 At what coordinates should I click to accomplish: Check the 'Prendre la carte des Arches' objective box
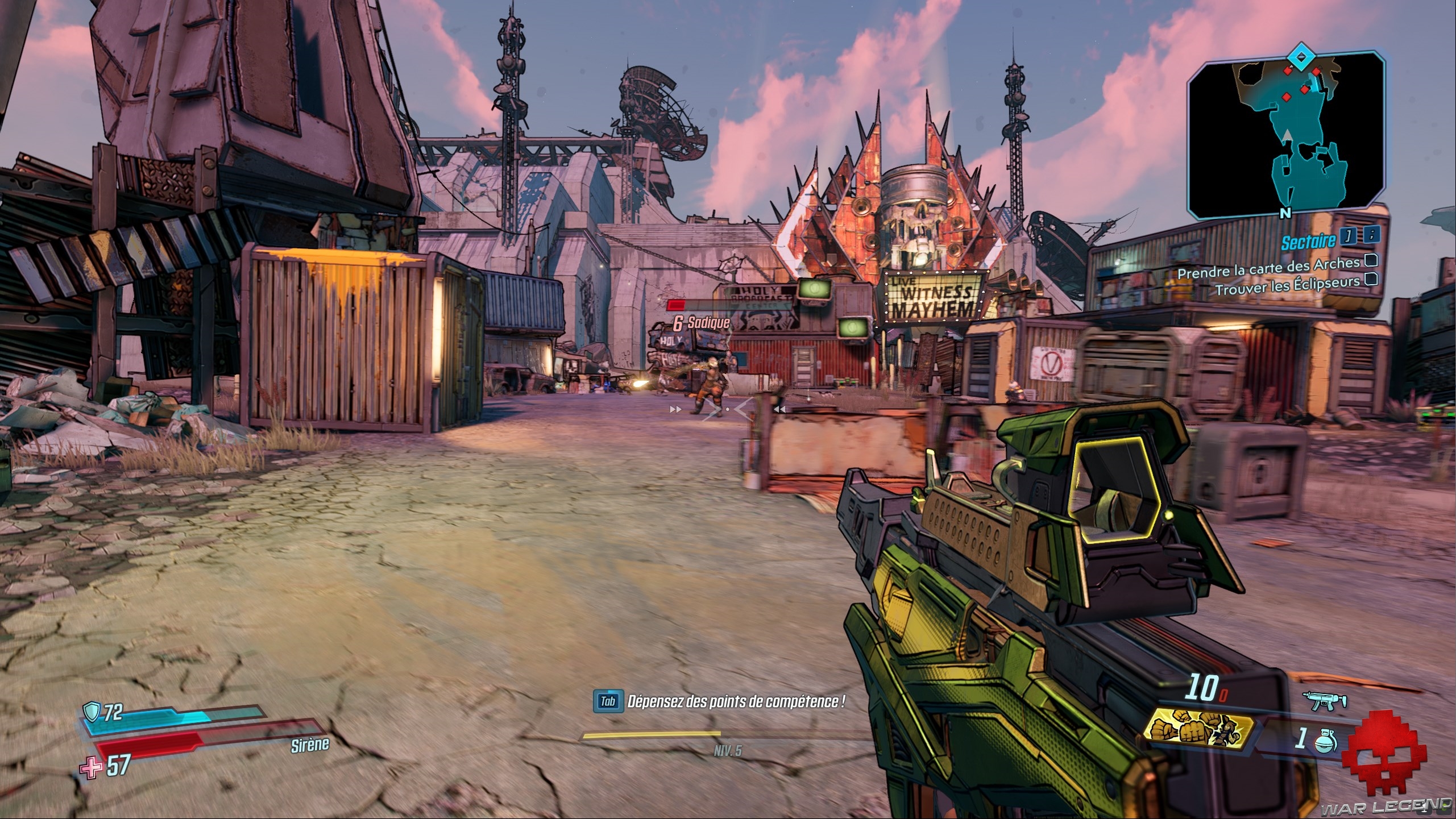[1371, 260]
